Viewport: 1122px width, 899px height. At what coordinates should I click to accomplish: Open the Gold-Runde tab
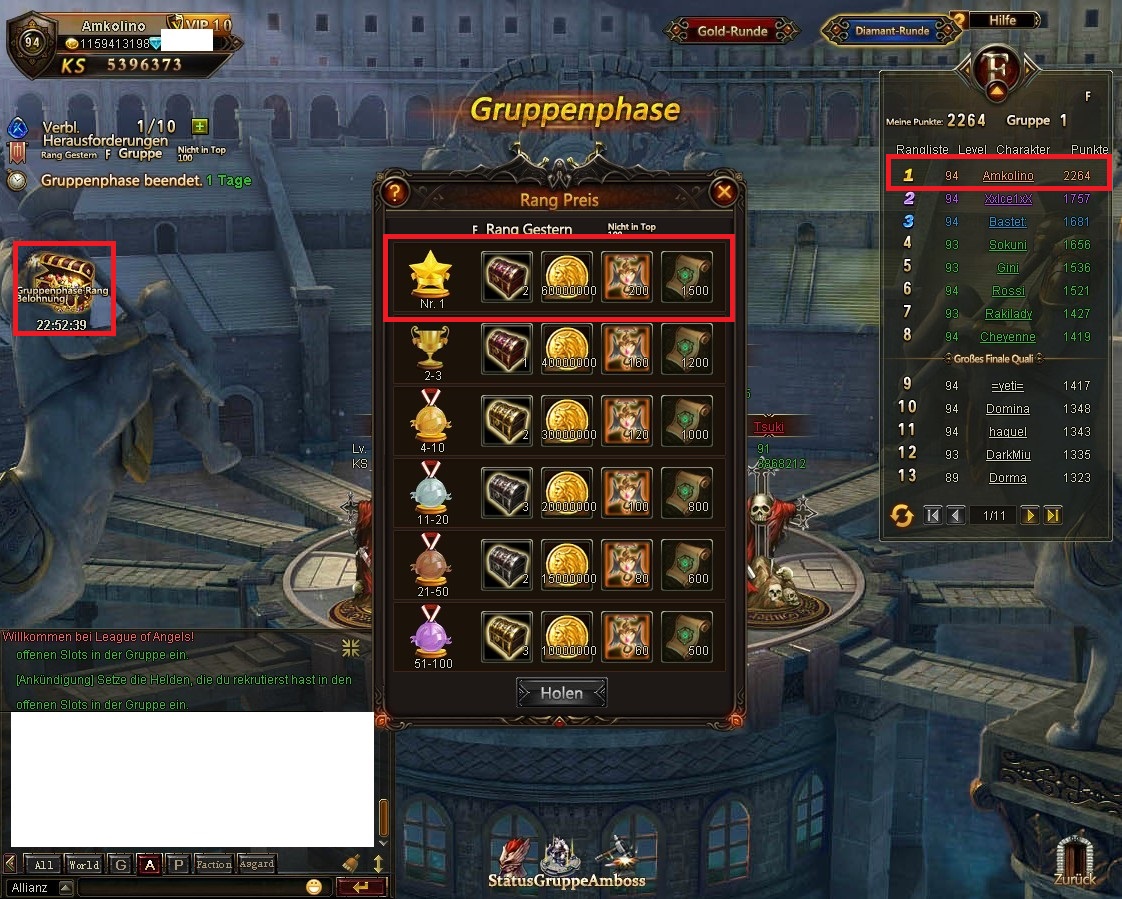click(733, 31)
